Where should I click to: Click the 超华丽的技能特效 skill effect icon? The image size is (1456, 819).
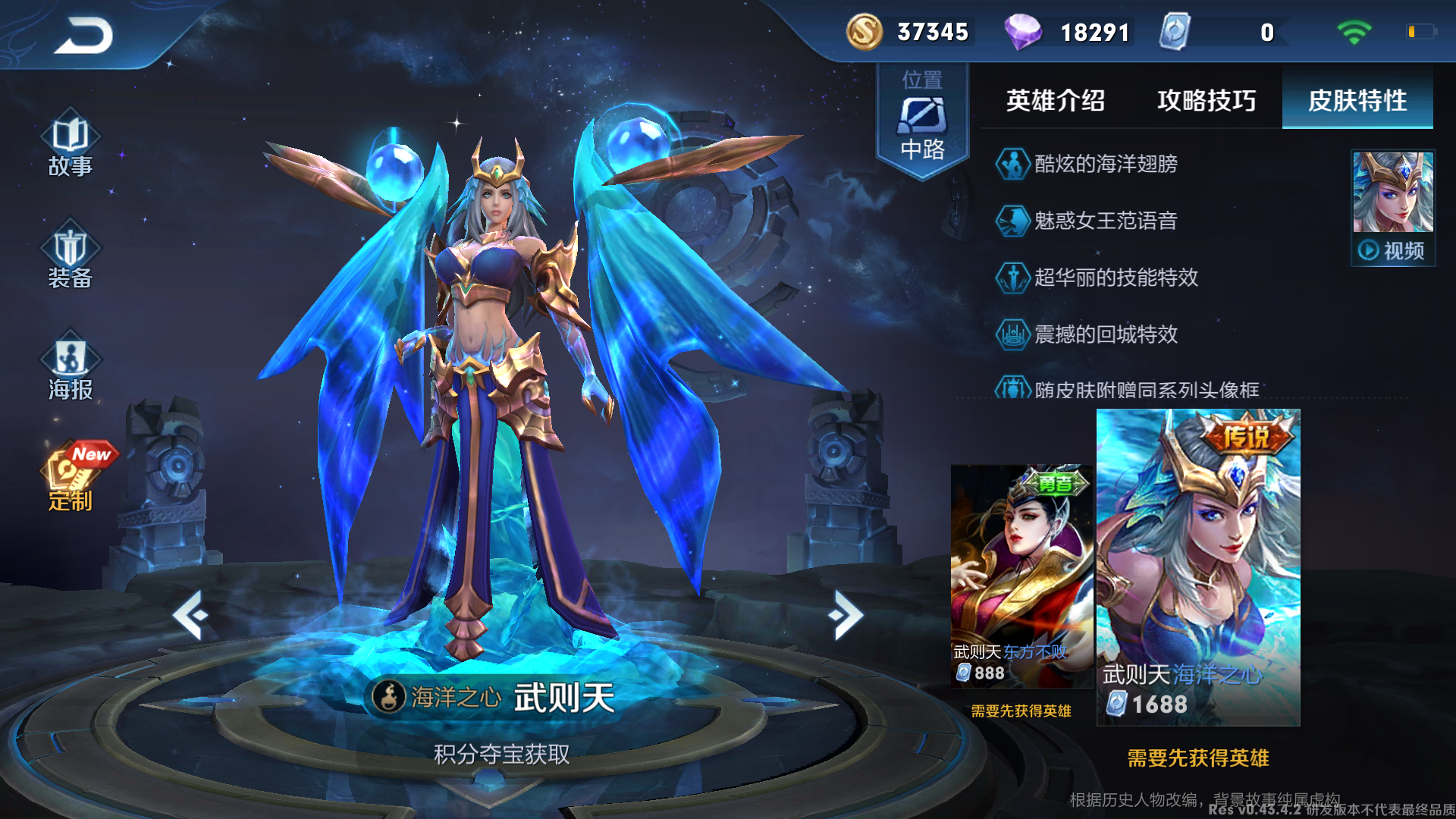click(x=1012, y=278)
